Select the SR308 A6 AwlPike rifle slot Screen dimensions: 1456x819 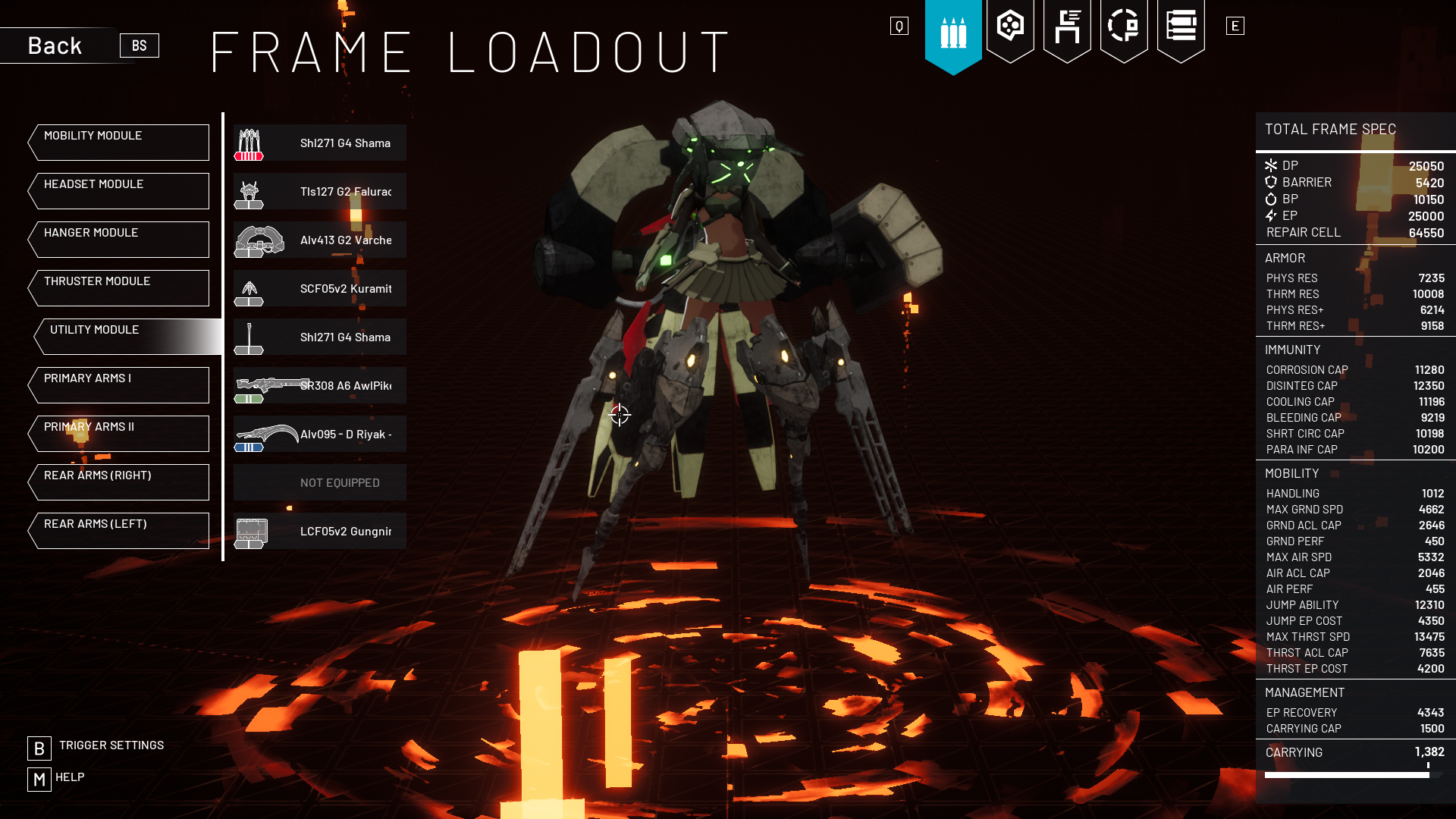pos(320,385)
